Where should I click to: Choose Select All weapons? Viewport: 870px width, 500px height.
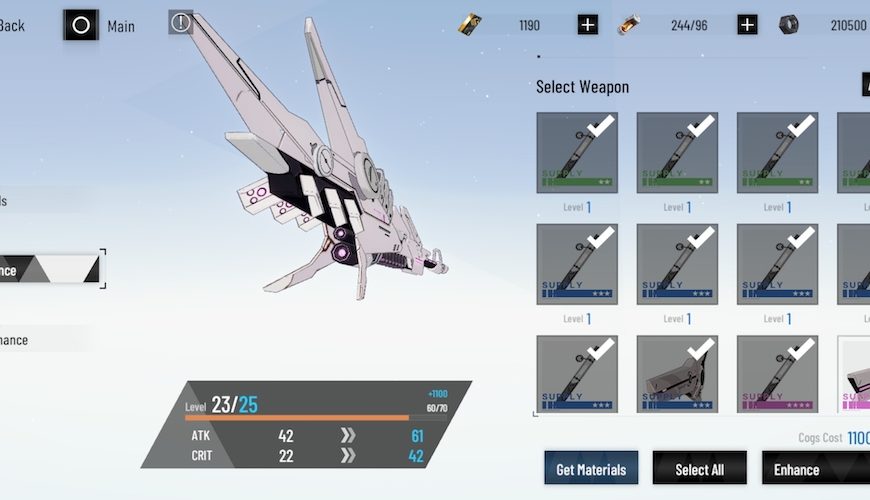pos(699,469)
